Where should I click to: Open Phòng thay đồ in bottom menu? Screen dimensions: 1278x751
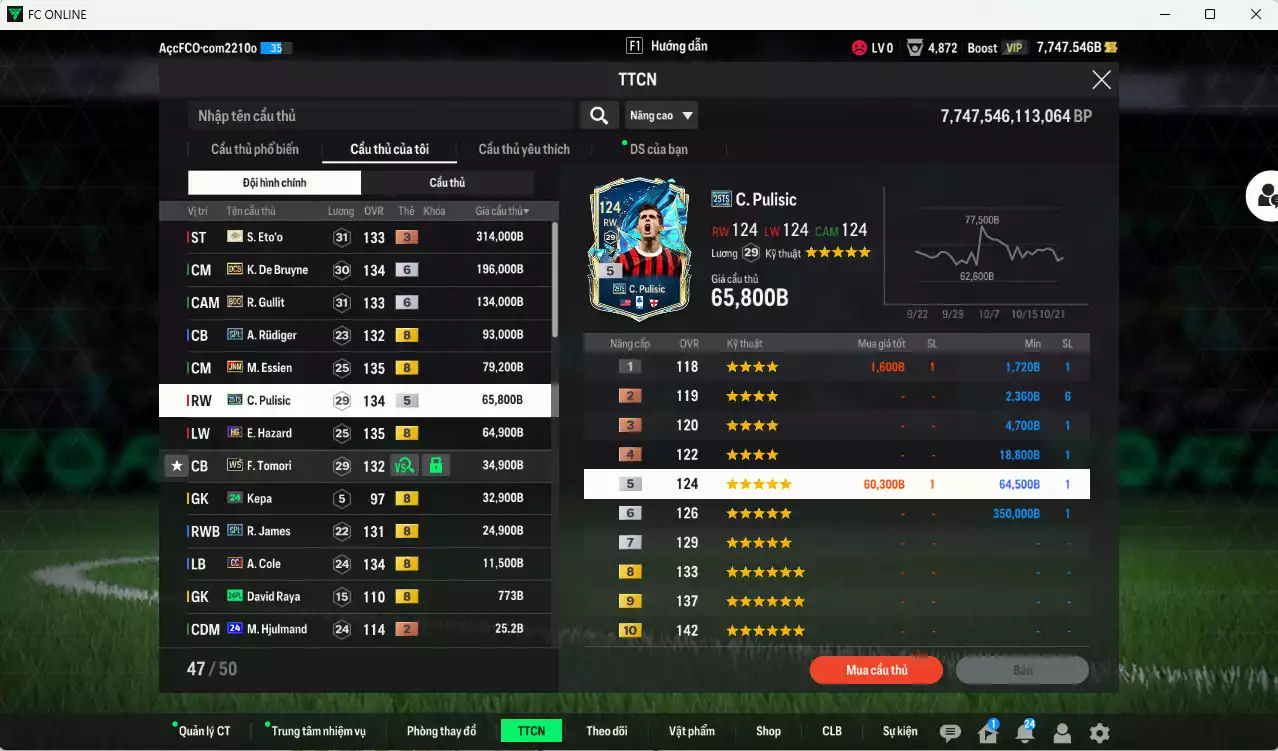pos(441,731)
